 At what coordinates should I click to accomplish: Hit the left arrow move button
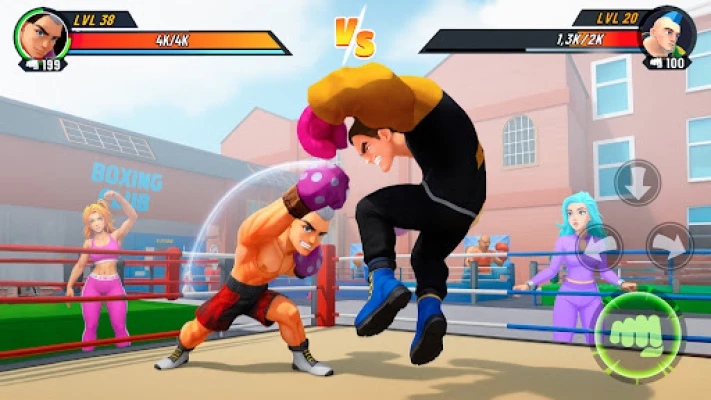599,247
